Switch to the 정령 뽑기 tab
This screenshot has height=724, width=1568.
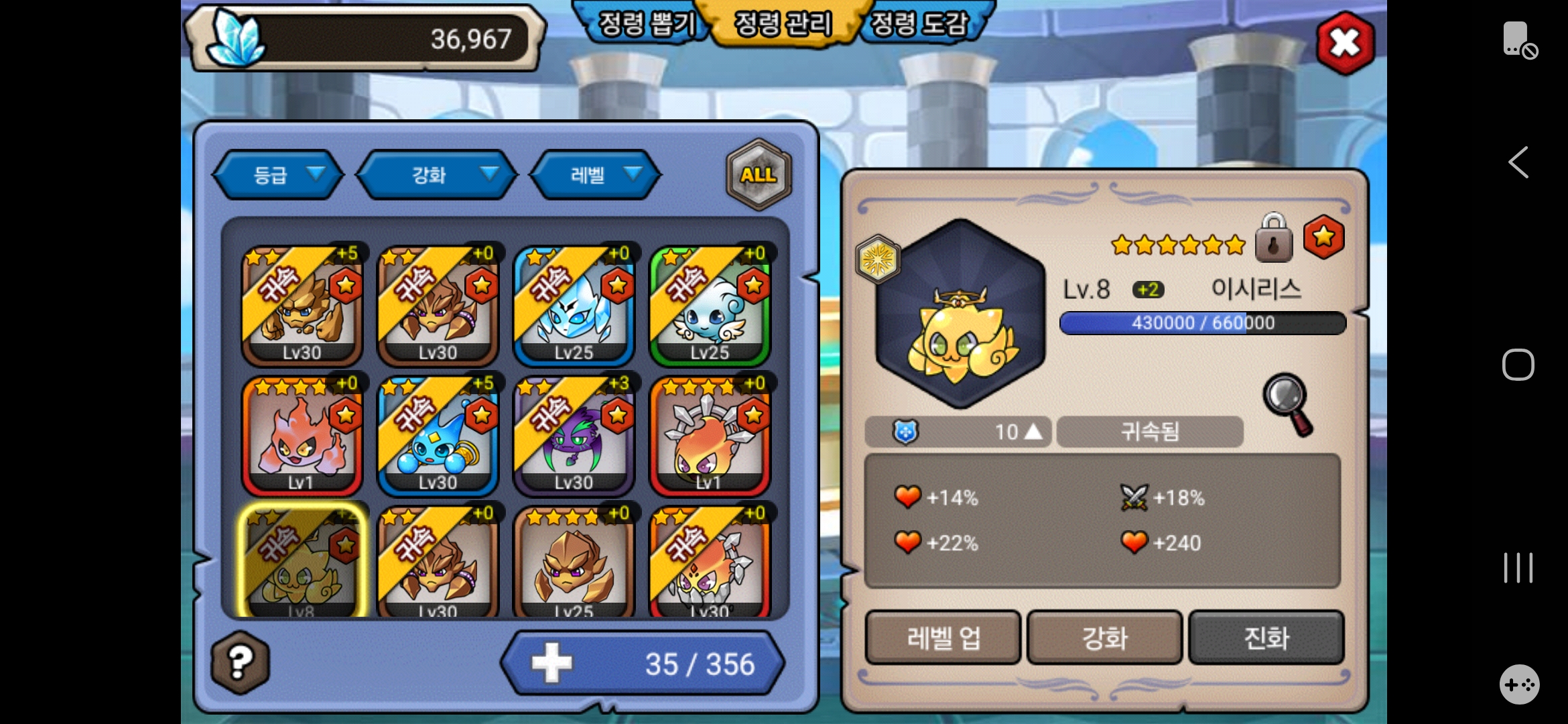645,24
